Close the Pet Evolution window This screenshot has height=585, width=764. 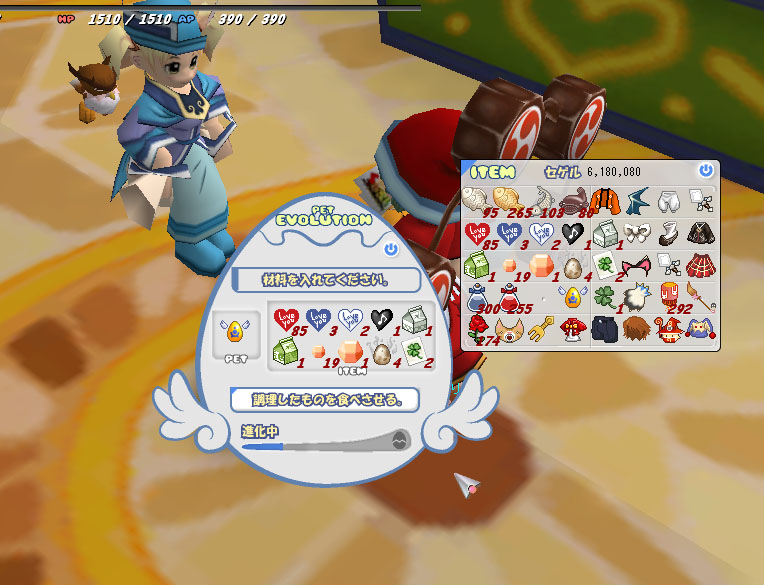(390, 249)
